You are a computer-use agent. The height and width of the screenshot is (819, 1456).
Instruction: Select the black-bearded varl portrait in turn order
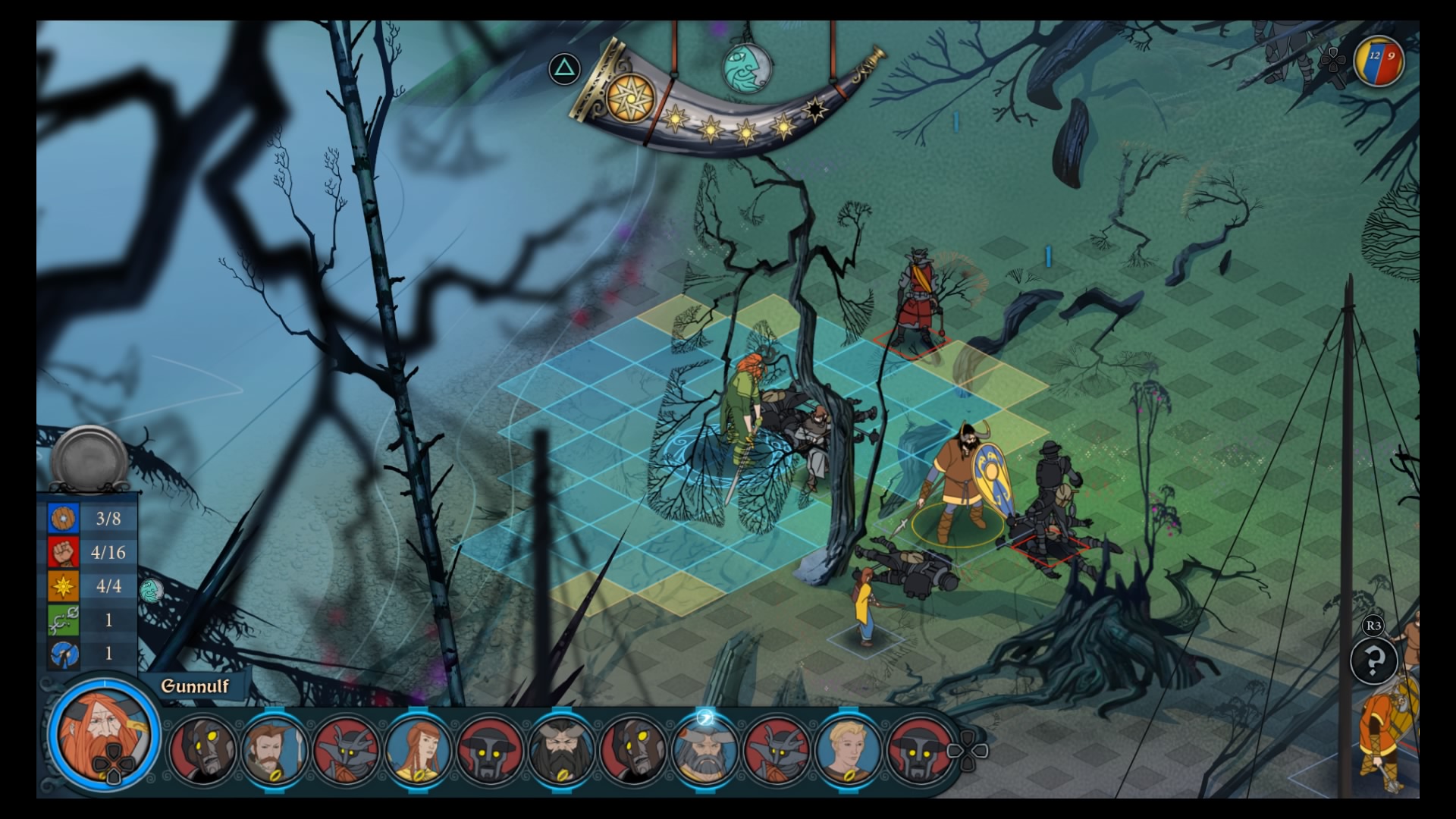pyautogui.click(x=562, y=749)
